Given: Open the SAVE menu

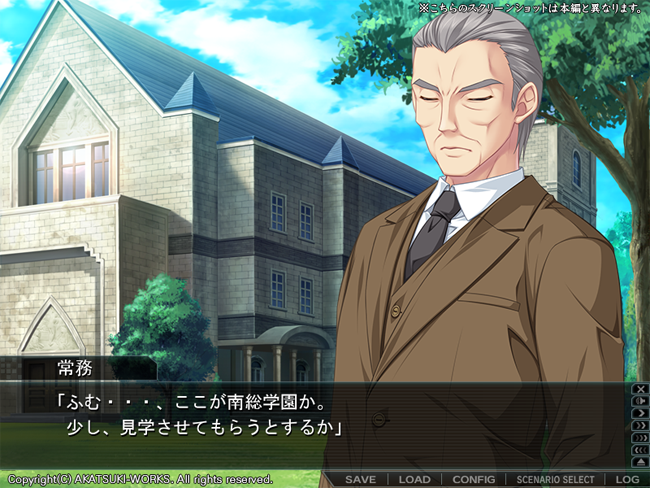Looking at the screenshot, I should point(360,480).
